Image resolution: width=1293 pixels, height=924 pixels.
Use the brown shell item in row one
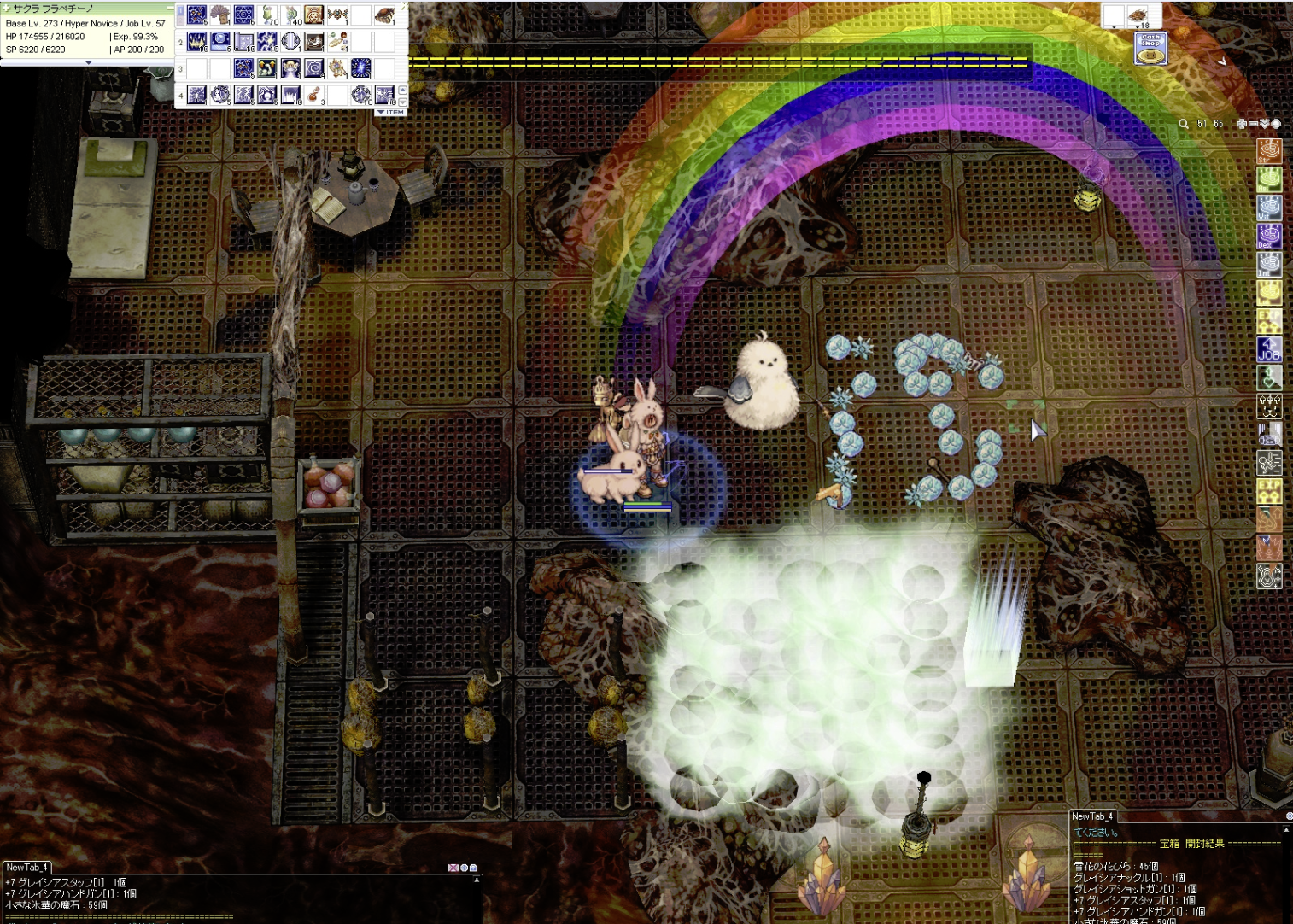(x=384, y=15)
